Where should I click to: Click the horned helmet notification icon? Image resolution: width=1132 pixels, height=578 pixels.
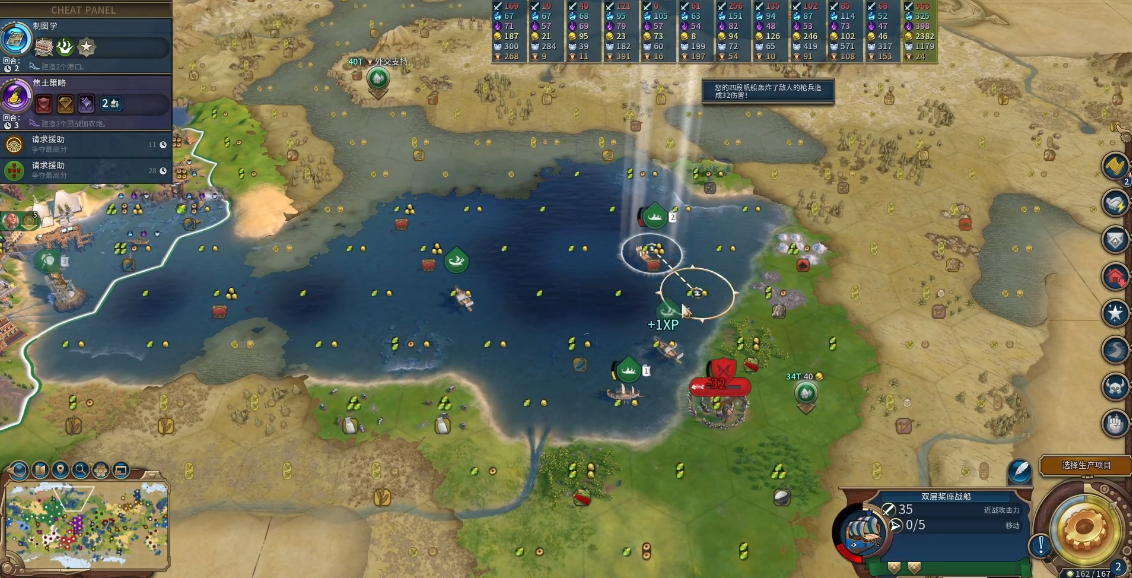coord(1116,386)
